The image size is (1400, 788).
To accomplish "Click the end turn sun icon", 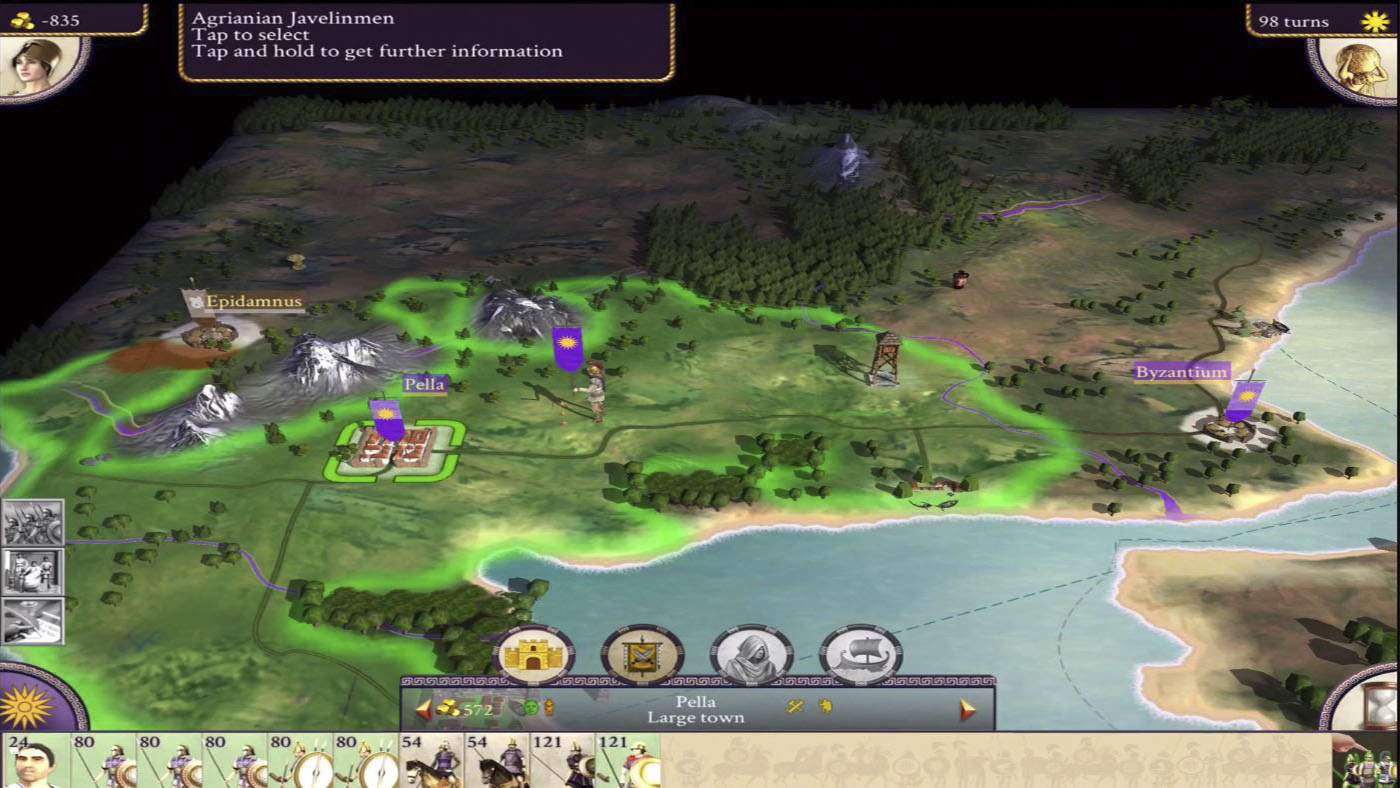I will [1372, 20].
